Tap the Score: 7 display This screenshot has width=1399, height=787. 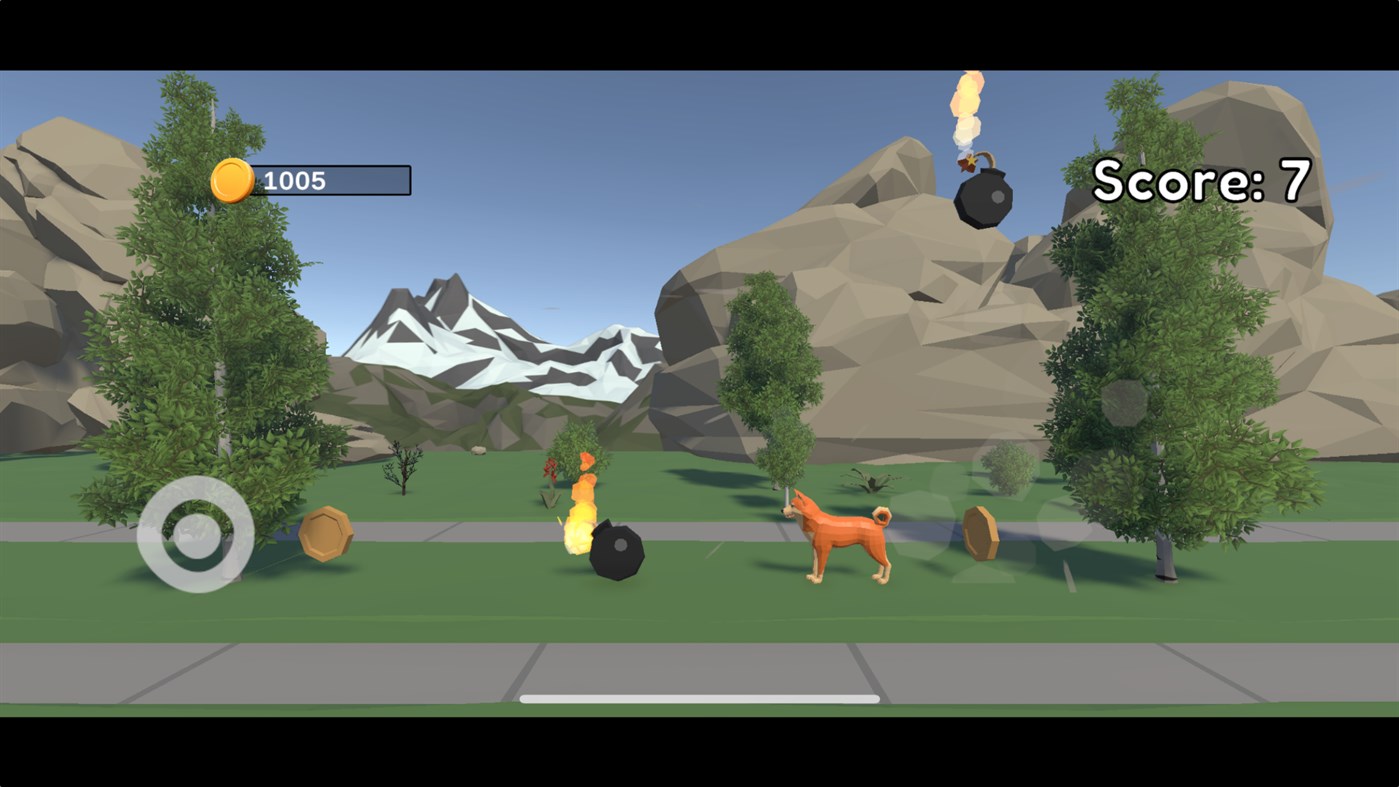click(1200, 182)
